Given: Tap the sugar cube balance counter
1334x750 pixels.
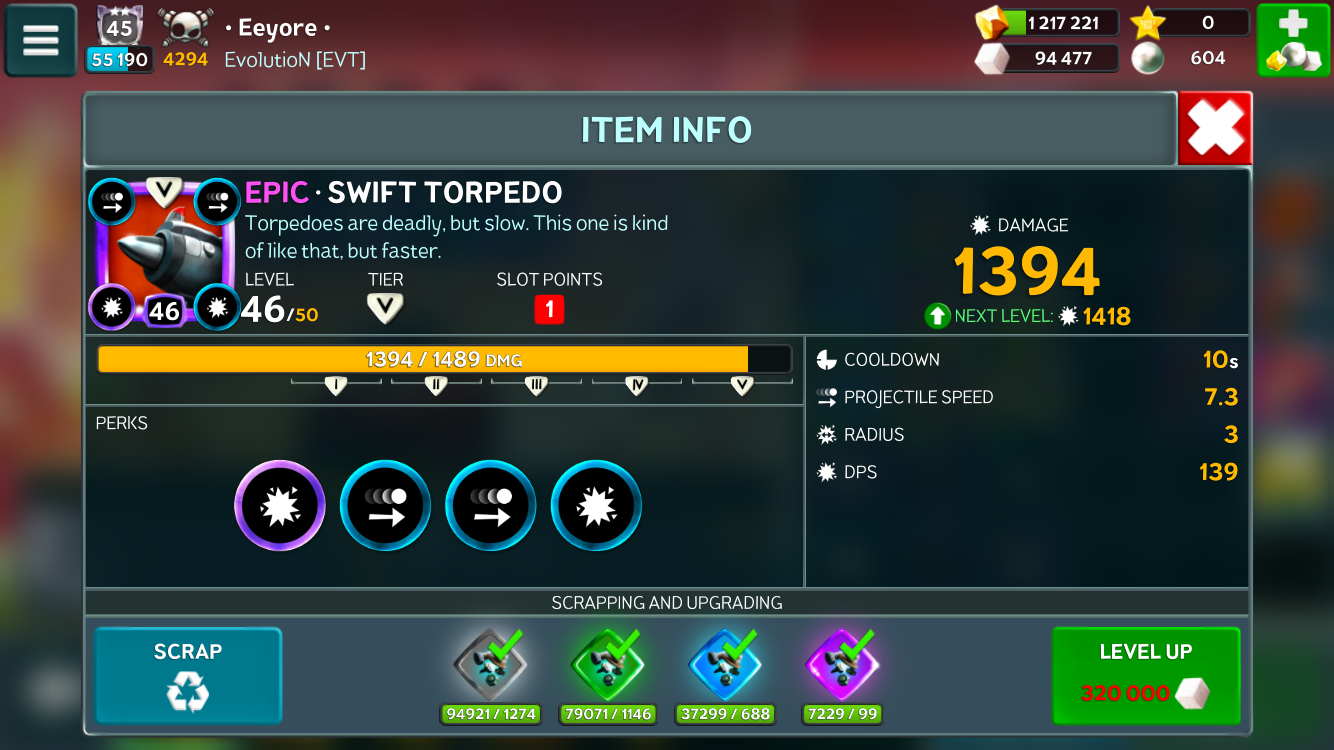Looking at the screenshot, I should (x=1048, y=58).
